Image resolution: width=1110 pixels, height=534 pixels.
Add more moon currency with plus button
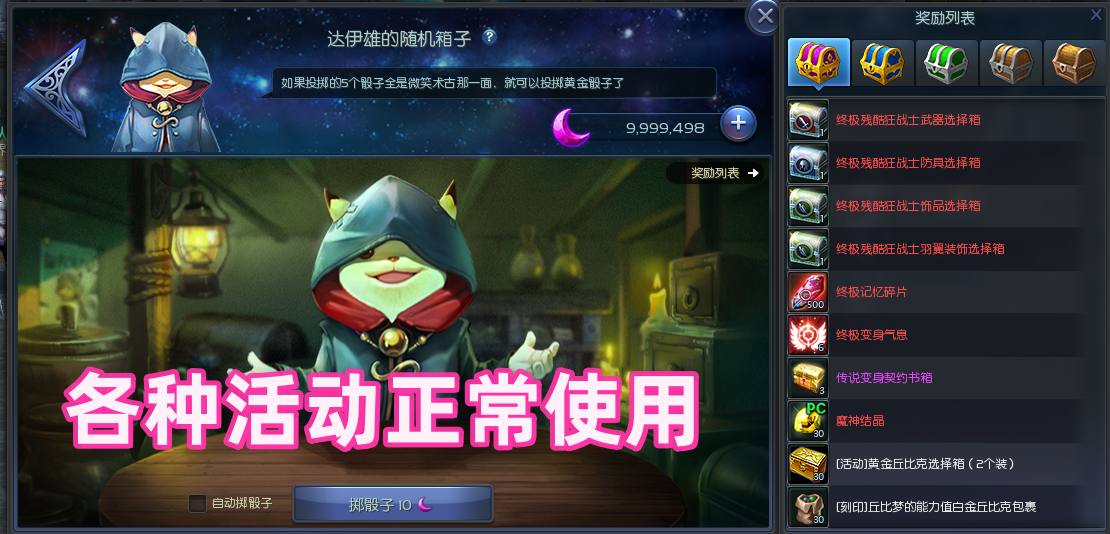(x=738, y=123)
